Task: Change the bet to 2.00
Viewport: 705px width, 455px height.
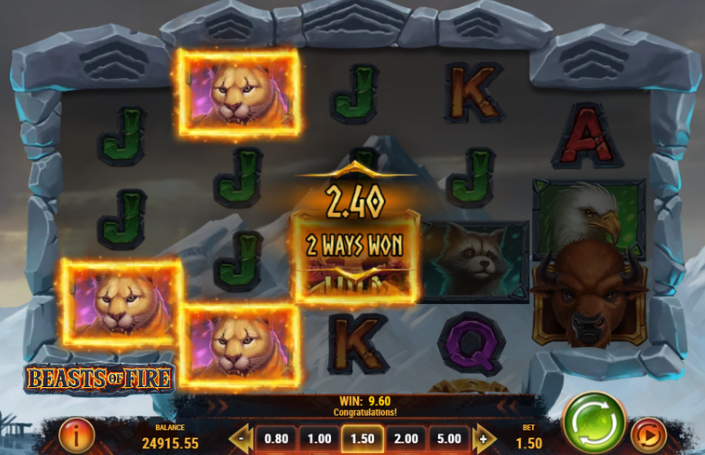Action: tap(406, 438)
